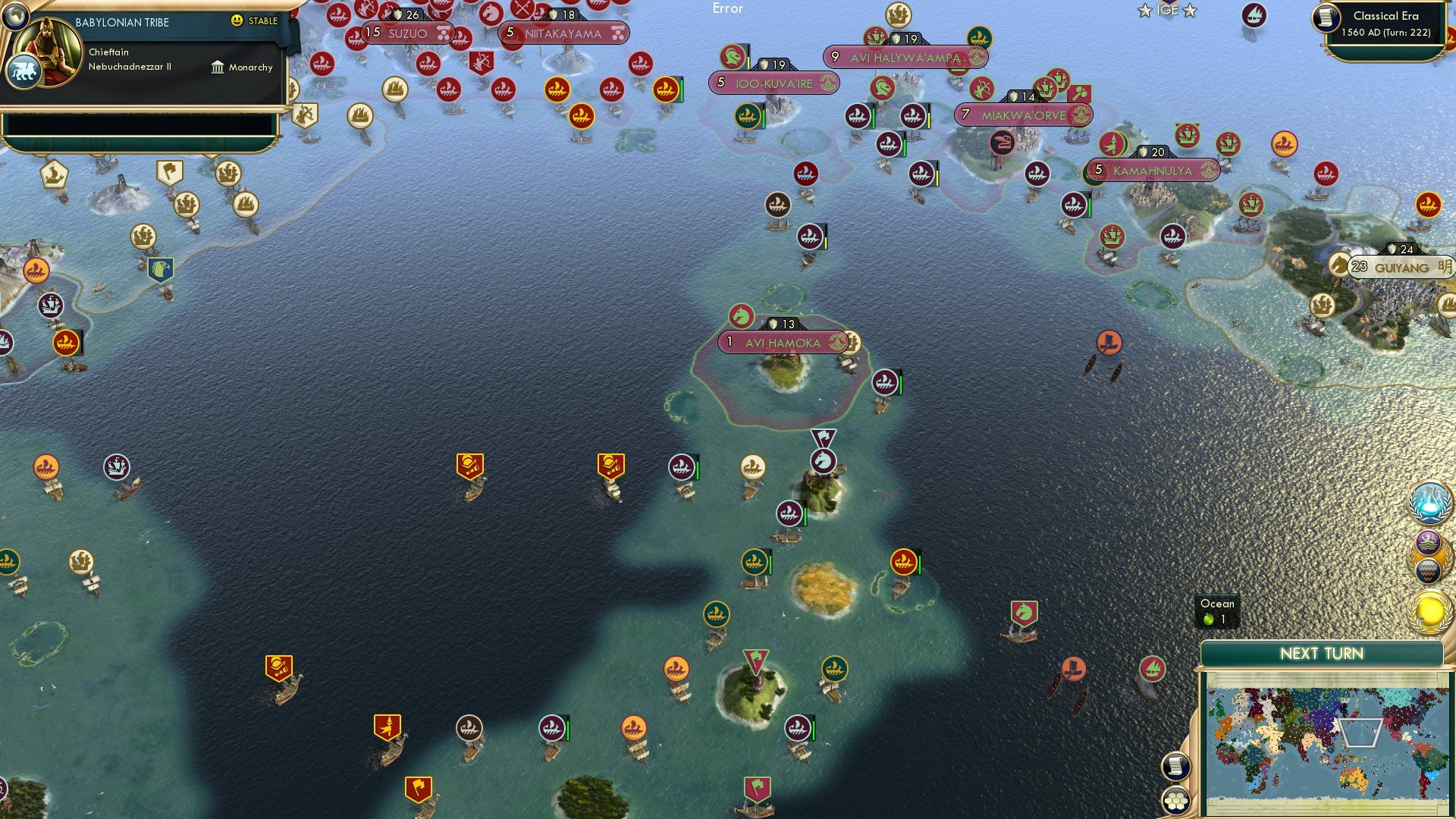The height and width of the screenshot is (819, 1456).
Task: Click the Babylonian winged lion emblem
Action: (23, 73)
